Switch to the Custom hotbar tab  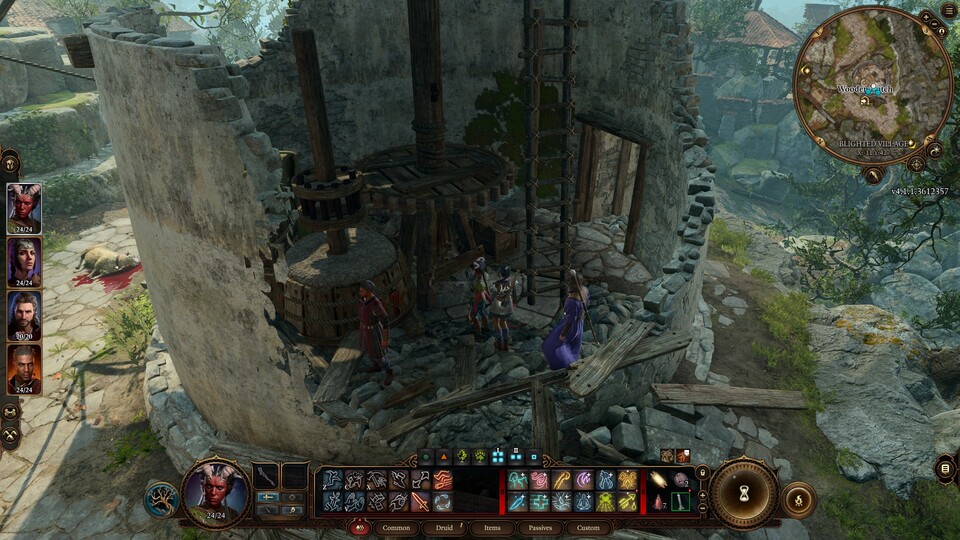(588, 527)
